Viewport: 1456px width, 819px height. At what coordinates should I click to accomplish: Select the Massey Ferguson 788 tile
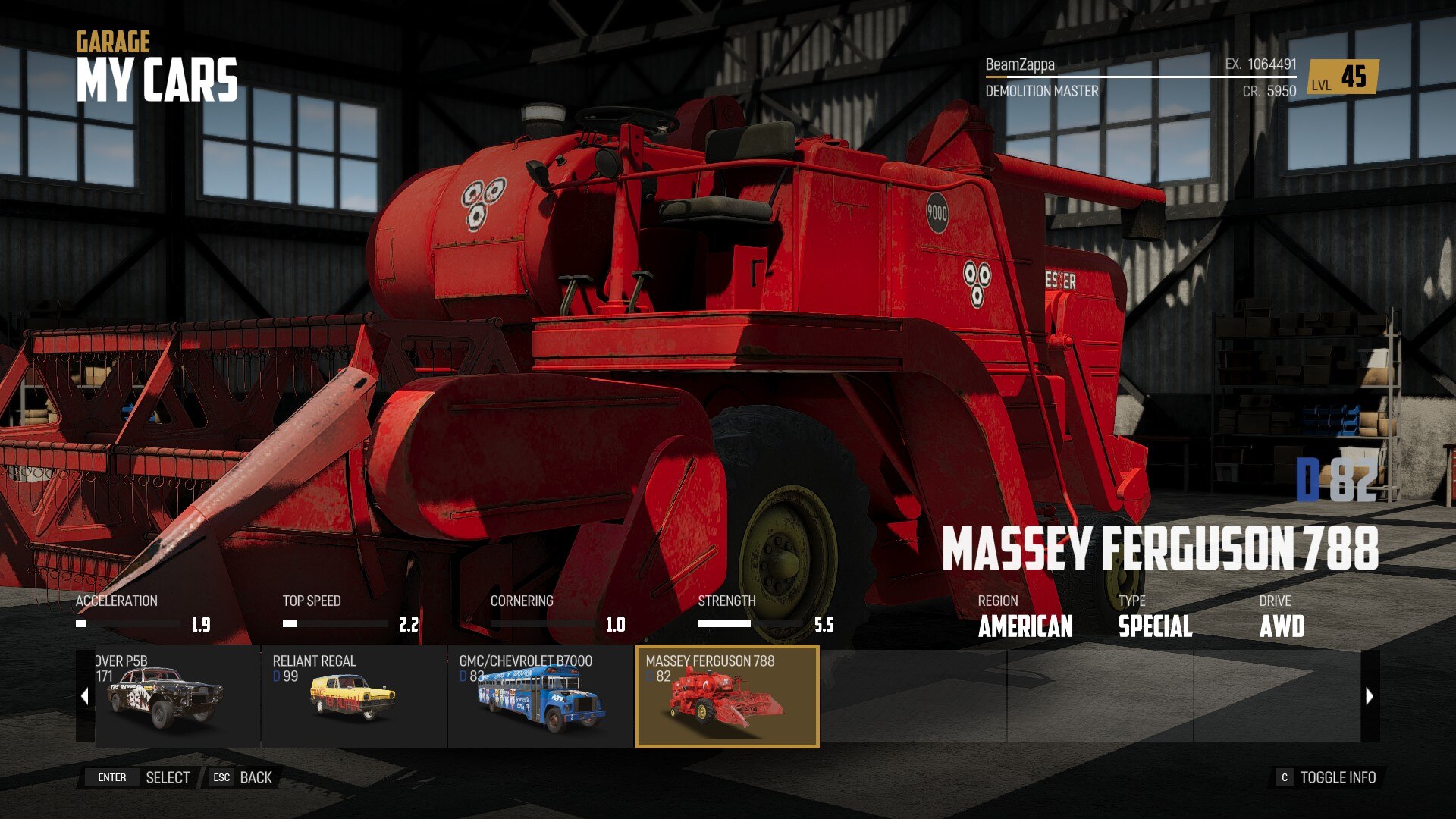pyautogui.click(x=726, y=696)
